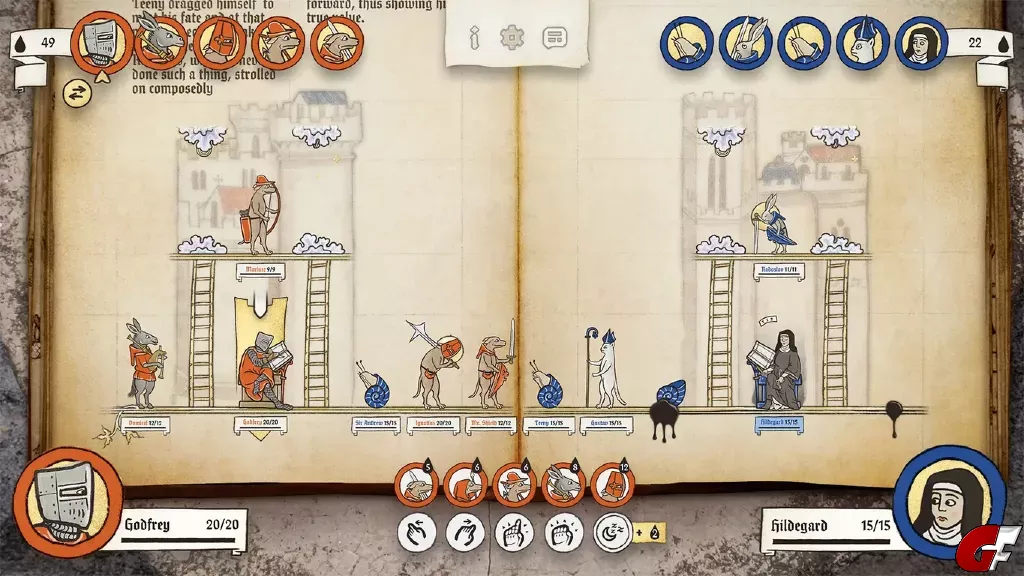1024x576 pixels.
Task: Click Hildegard's large portrait at bottom right
Action: 948,502
